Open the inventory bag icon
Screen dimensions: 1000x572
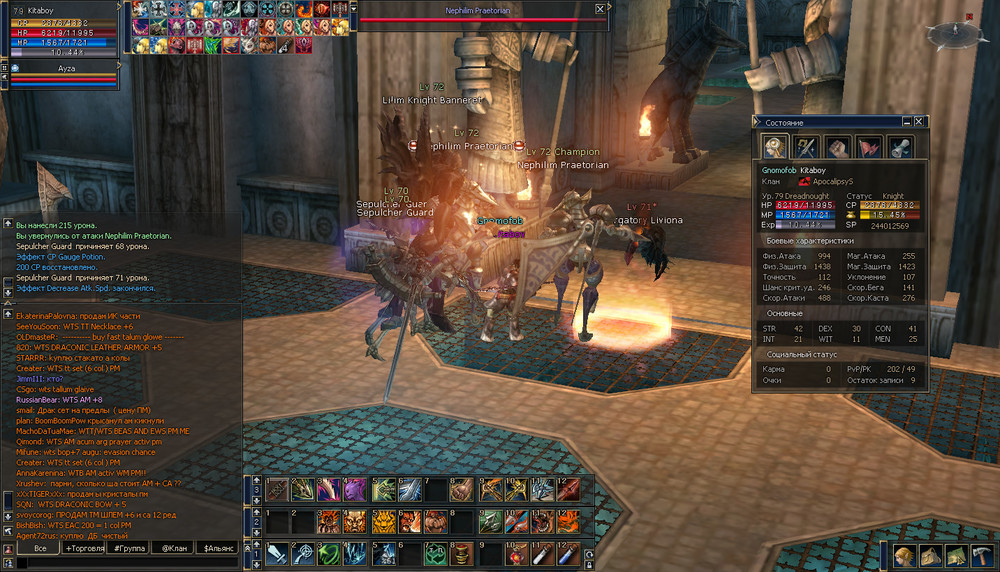coord(931,556)
